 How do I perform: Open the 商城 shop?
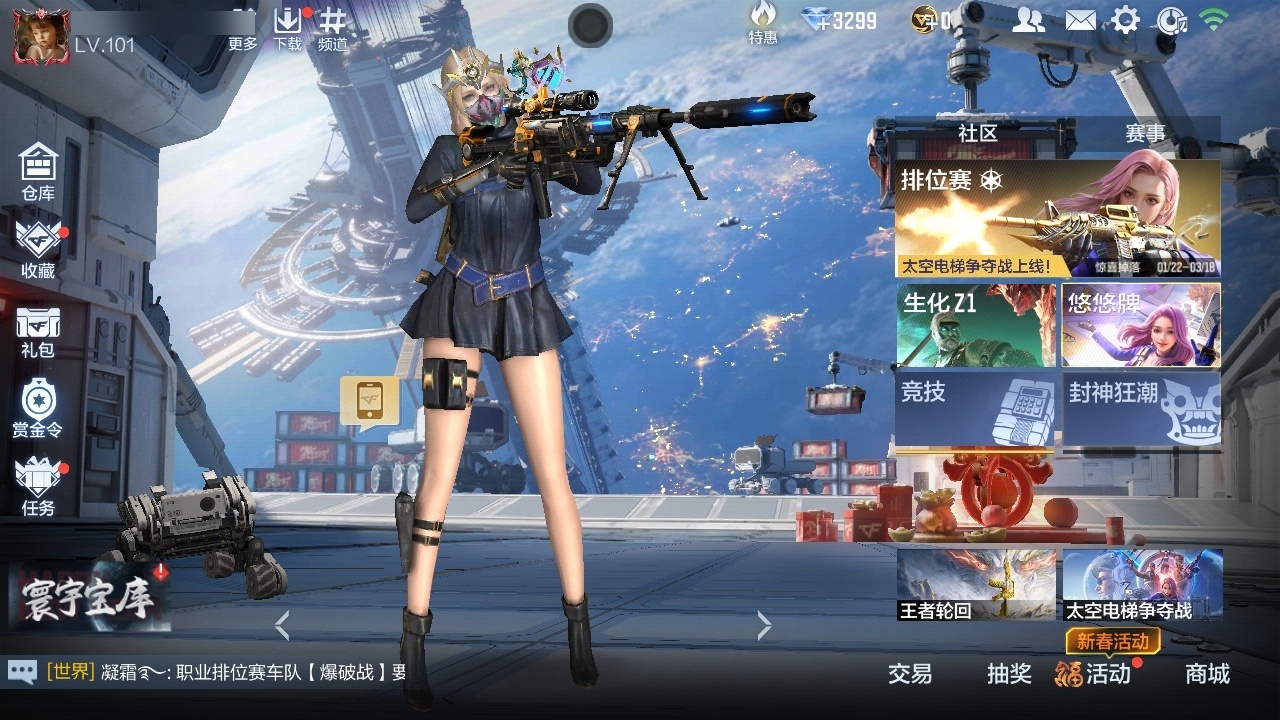(x=1207, y=674)
